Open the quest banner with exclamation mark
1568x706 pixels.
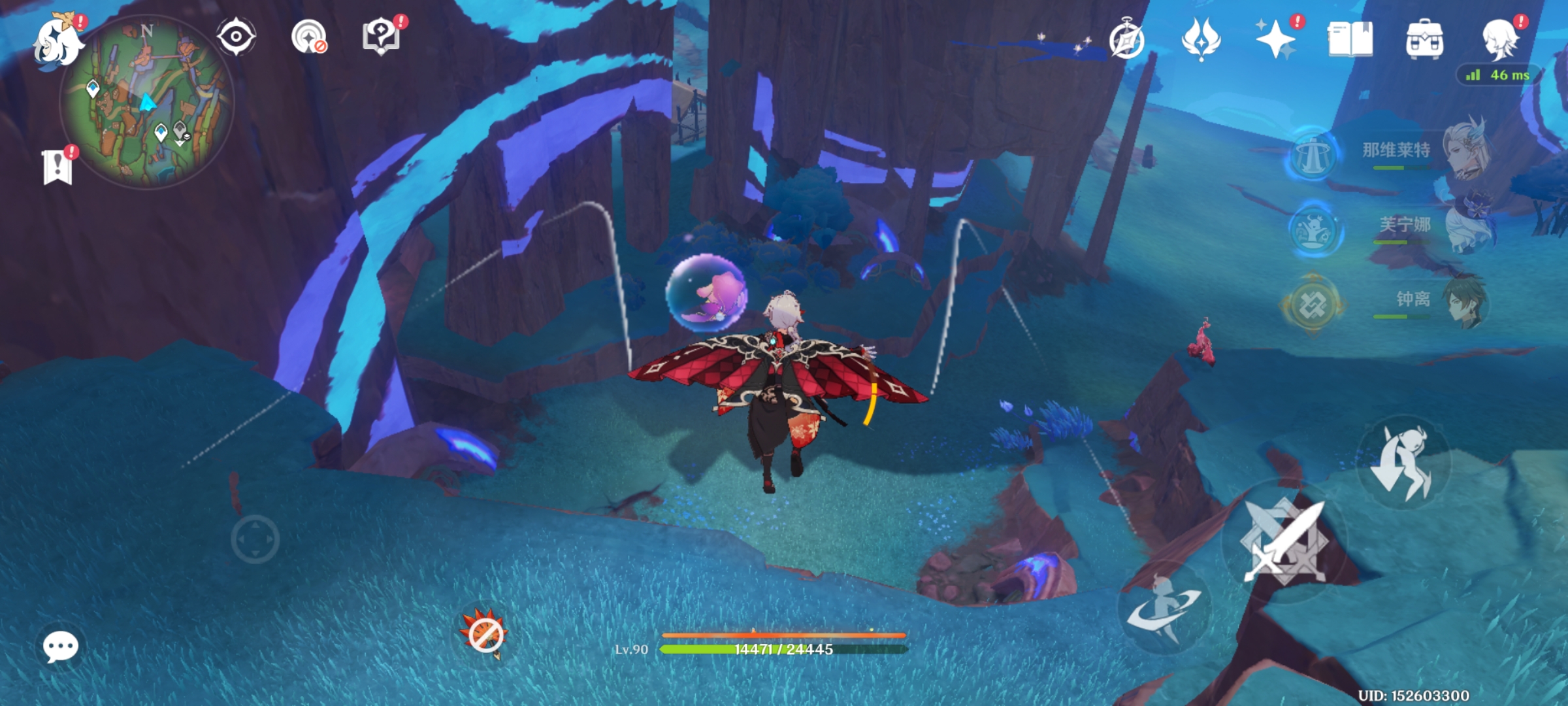point(57,167)
